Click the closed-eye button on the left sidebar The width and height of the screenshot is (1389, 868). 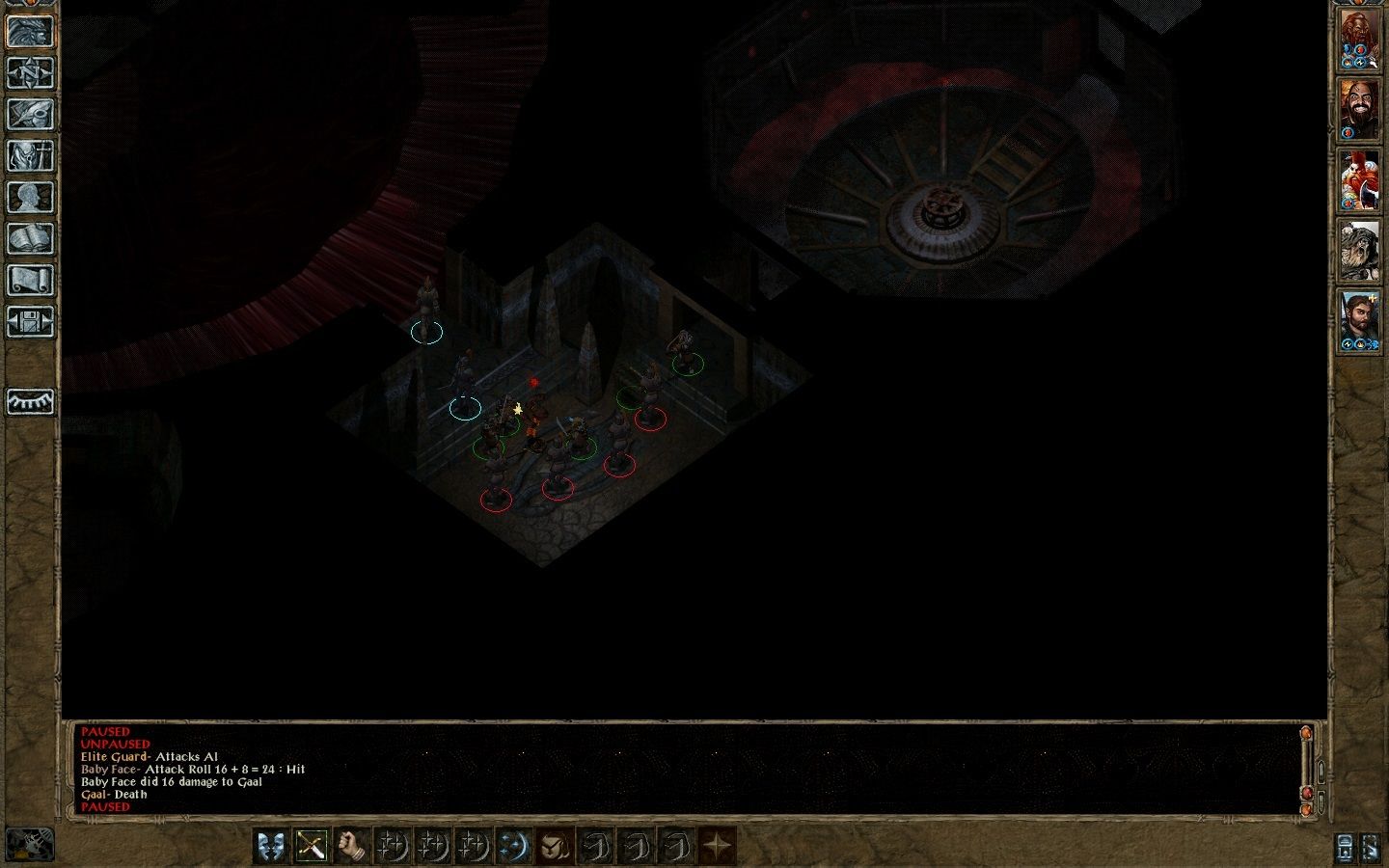pos(30,401)
